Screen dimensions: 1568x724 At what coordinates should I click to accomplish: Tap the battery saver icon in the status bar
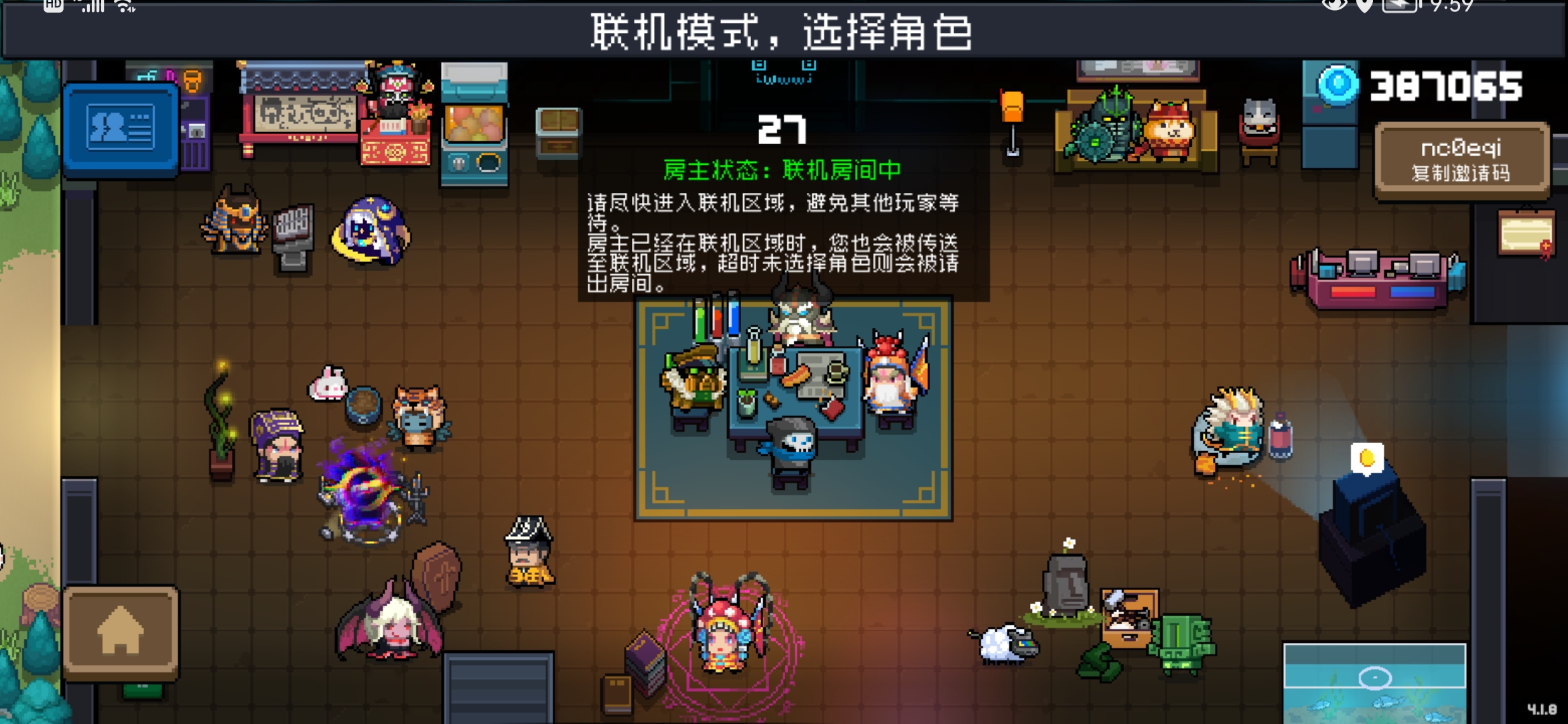point(1400,5)
